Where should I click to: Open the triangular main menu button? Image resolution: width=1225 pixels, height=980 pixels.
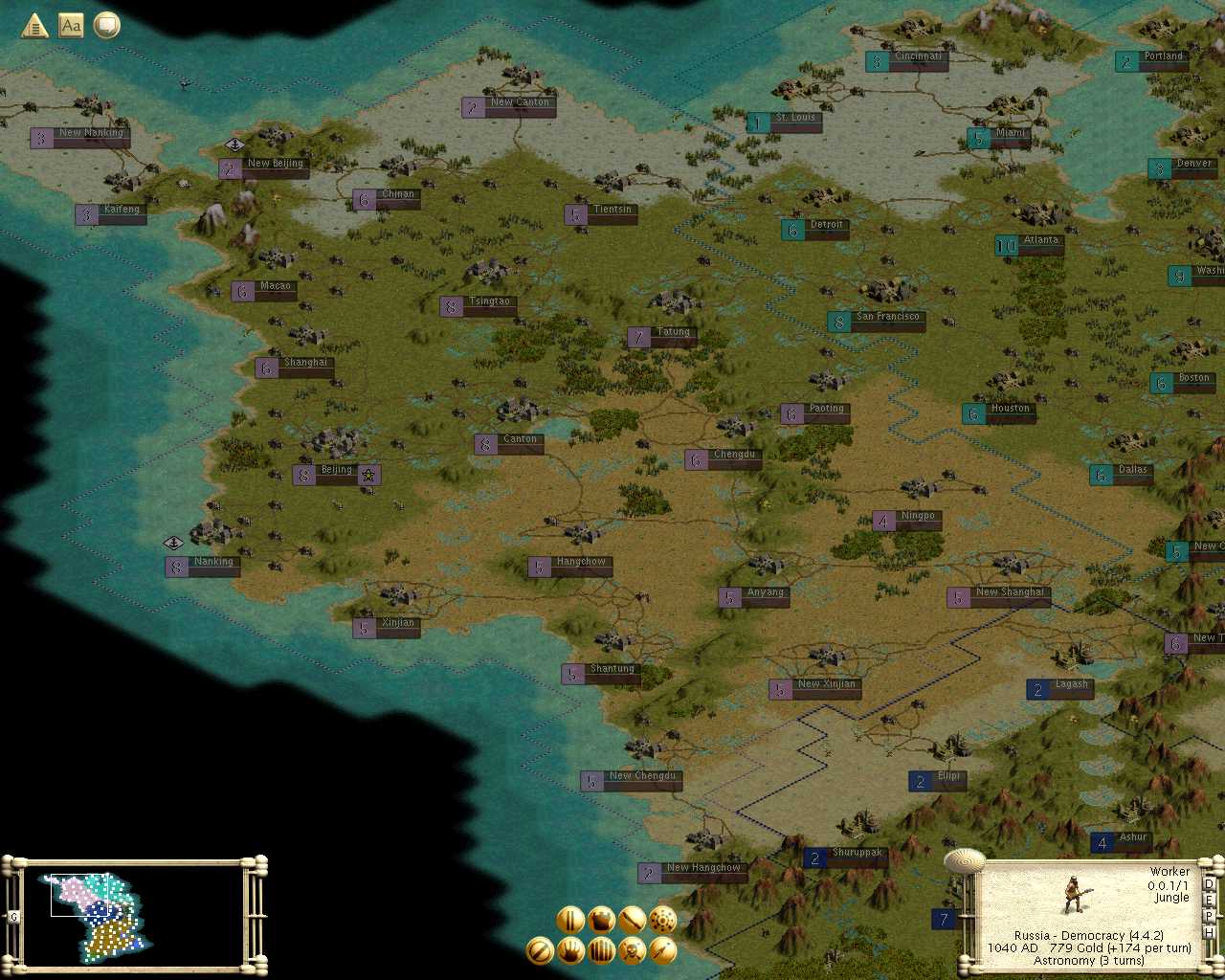pyautogui.click(x=34, y=26)
